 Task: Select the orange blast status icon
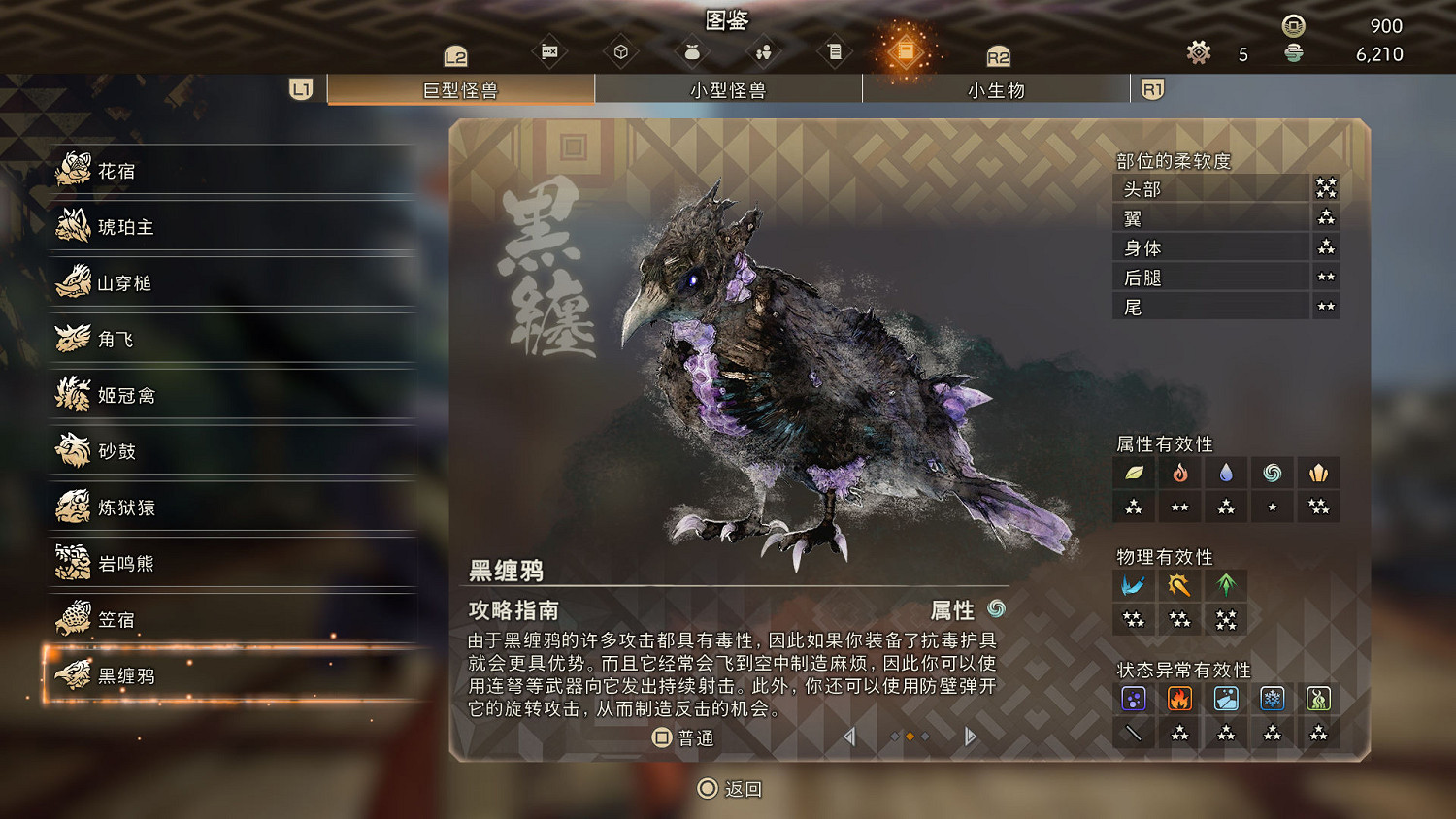[x=1179, y=698]
